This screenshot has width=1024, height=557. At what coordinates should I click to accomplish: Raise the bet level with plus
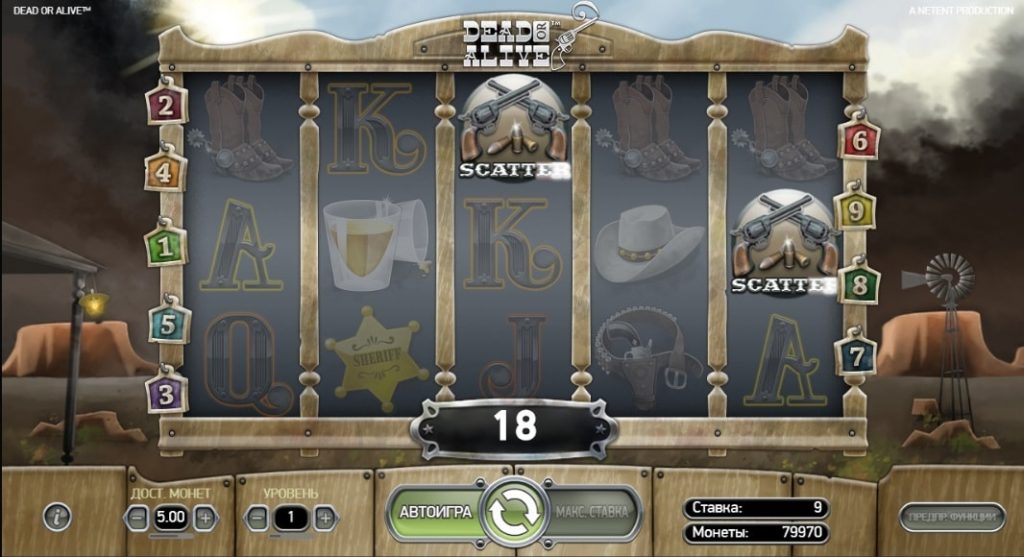(x=324, y=518)
